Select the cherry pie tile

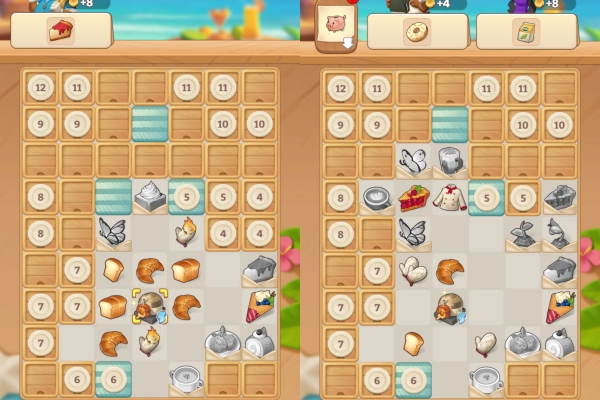pos(414,197)
